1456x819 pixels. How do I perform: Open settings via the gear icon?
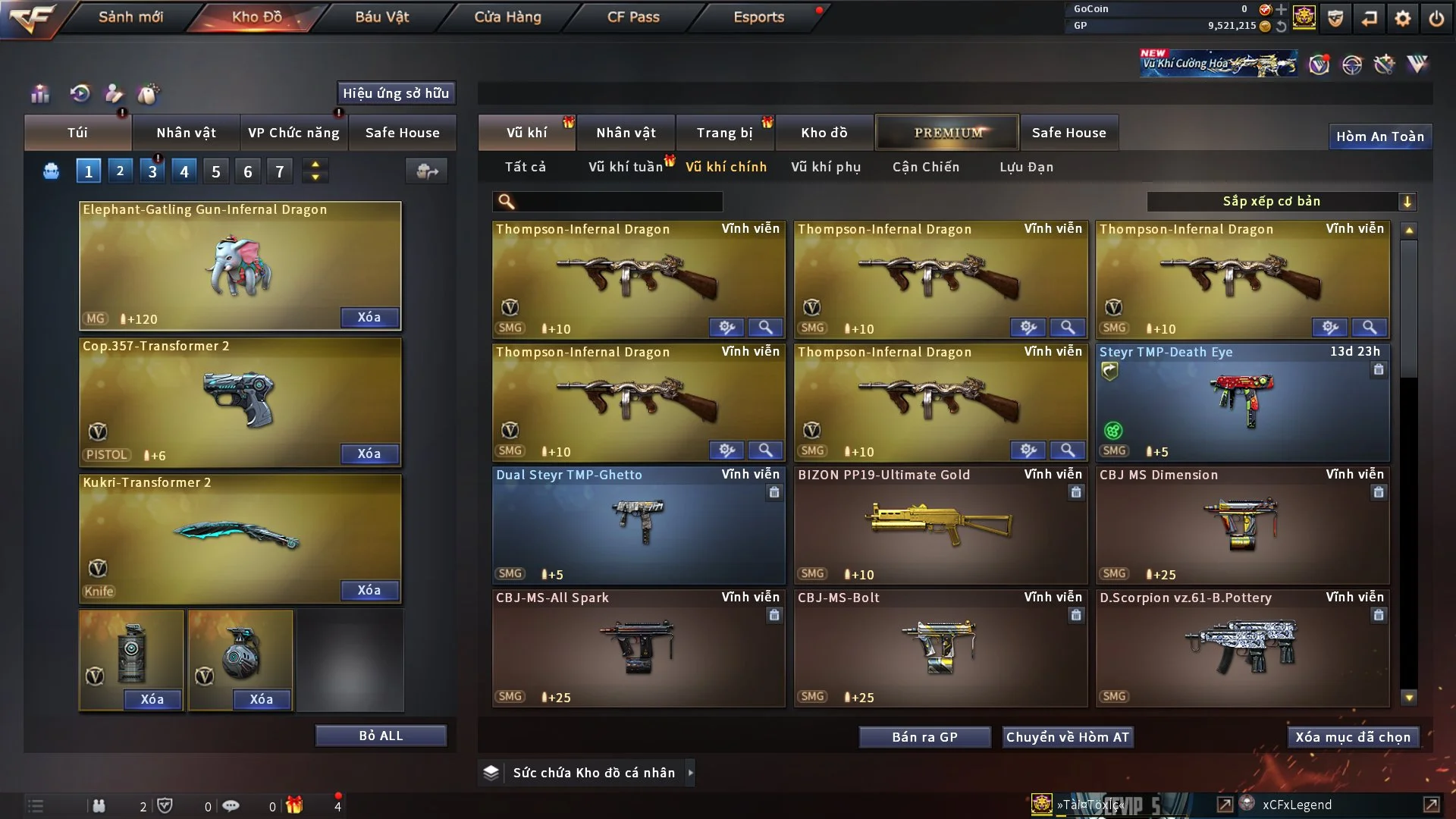tap(1402, 17)
